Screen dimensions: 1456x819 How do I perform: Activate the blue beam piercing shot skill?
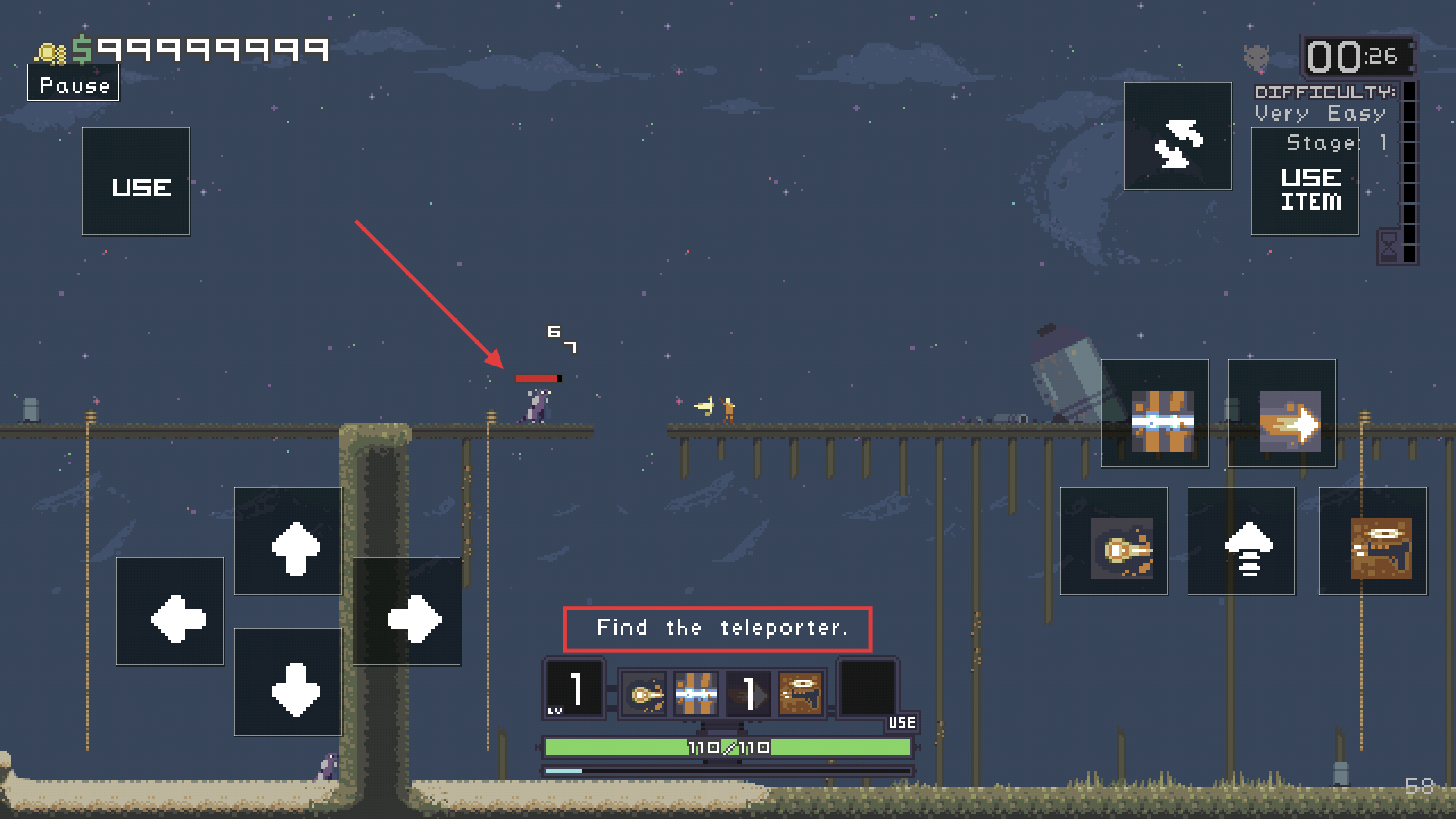(x=1155, y=414)
